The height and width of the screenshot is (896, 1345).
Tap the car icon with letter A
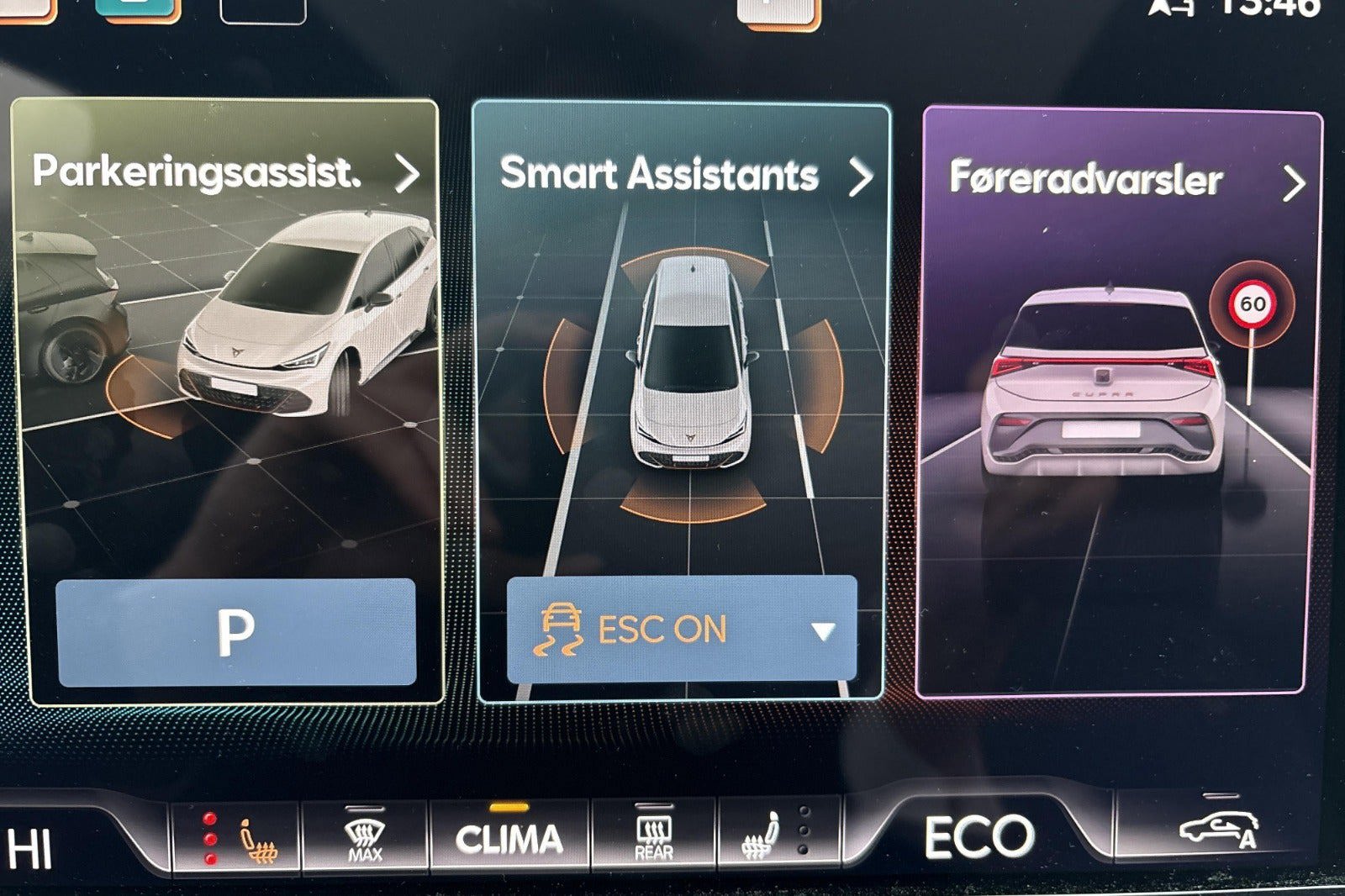coord(1220,830)
